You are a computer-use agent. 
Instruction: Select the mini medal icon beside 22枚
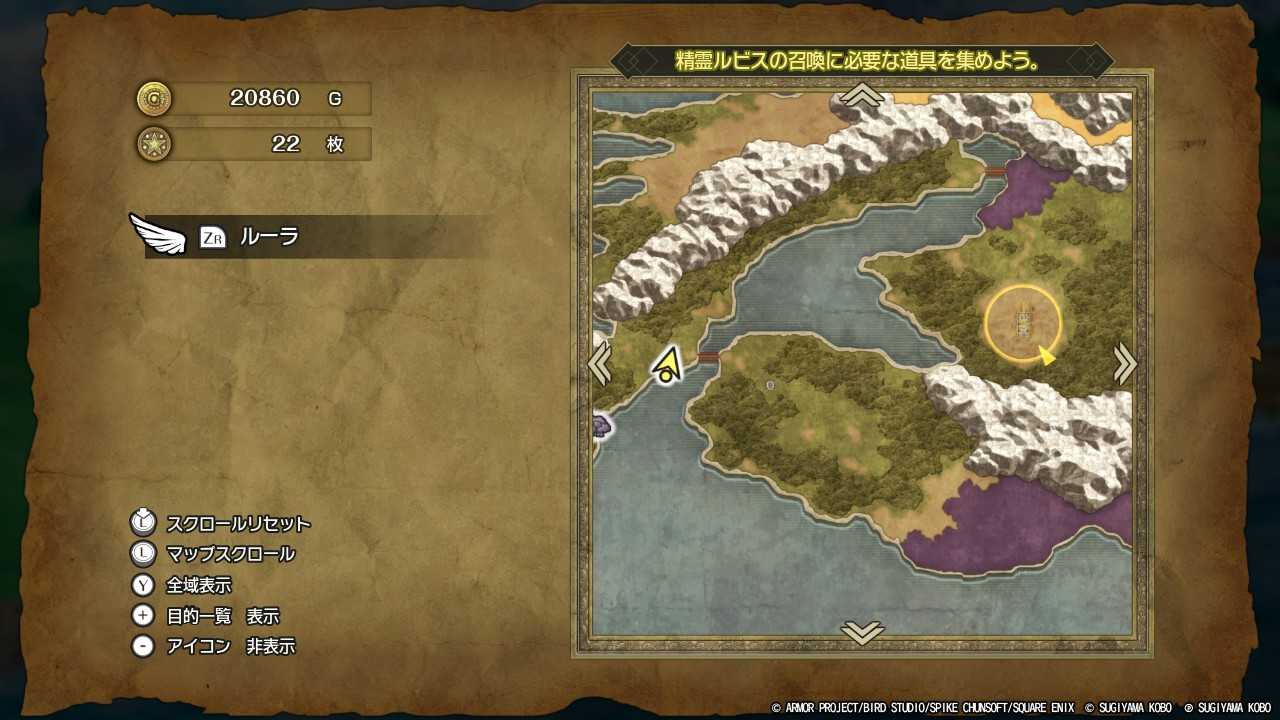point(155,144)
